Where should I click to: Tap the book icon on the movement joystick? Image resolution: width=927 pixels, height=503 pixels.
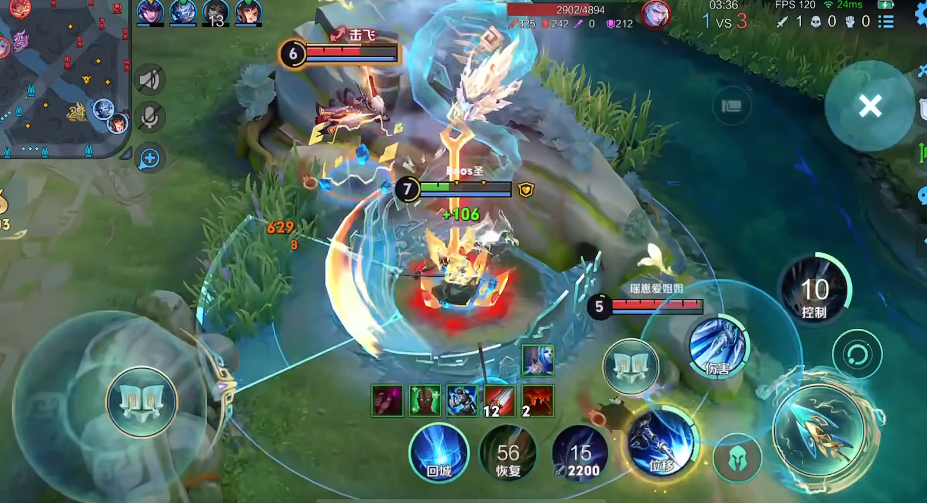pos(142,403)
